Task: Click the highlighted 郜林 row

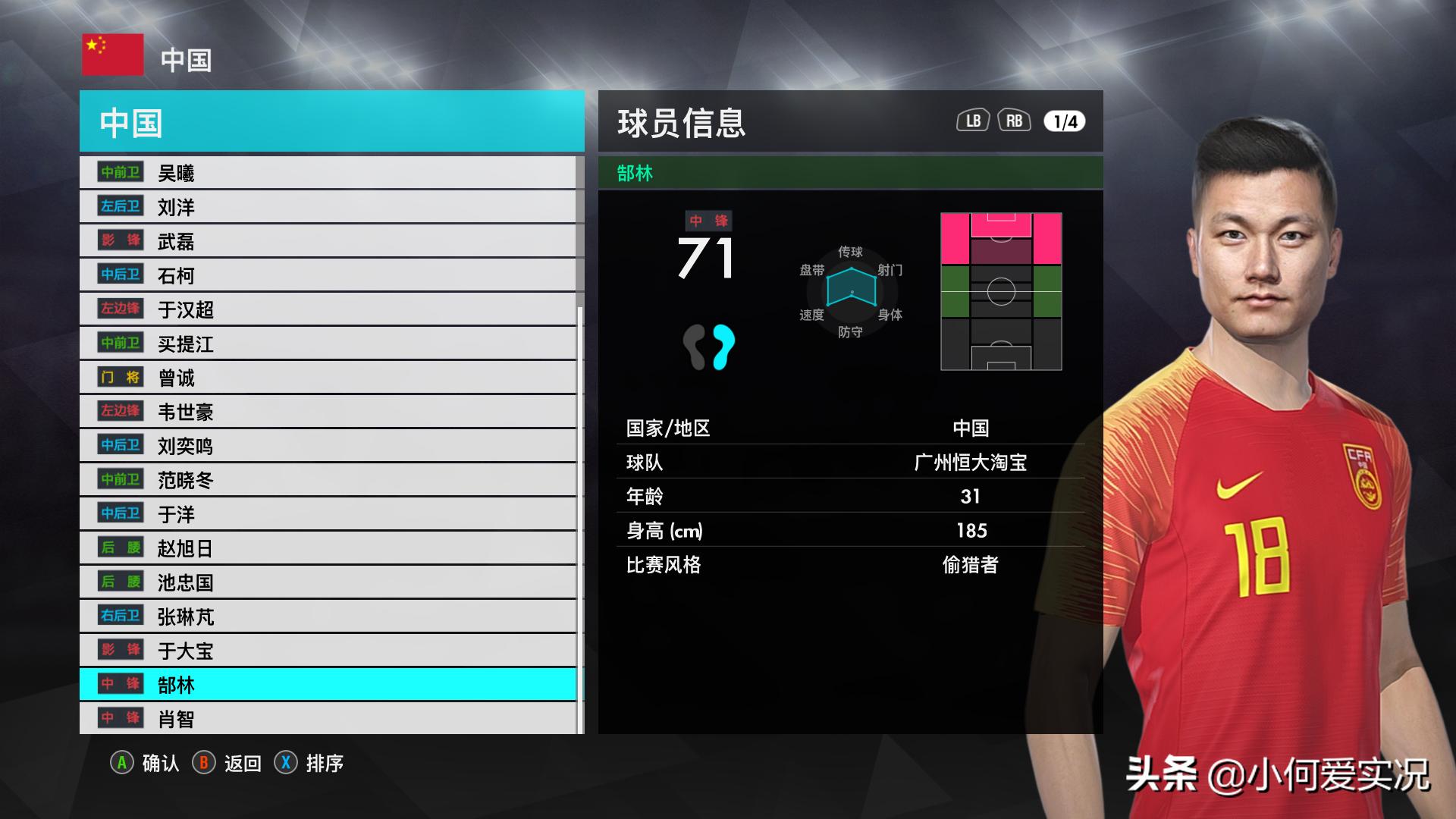Action: point(328,685)
